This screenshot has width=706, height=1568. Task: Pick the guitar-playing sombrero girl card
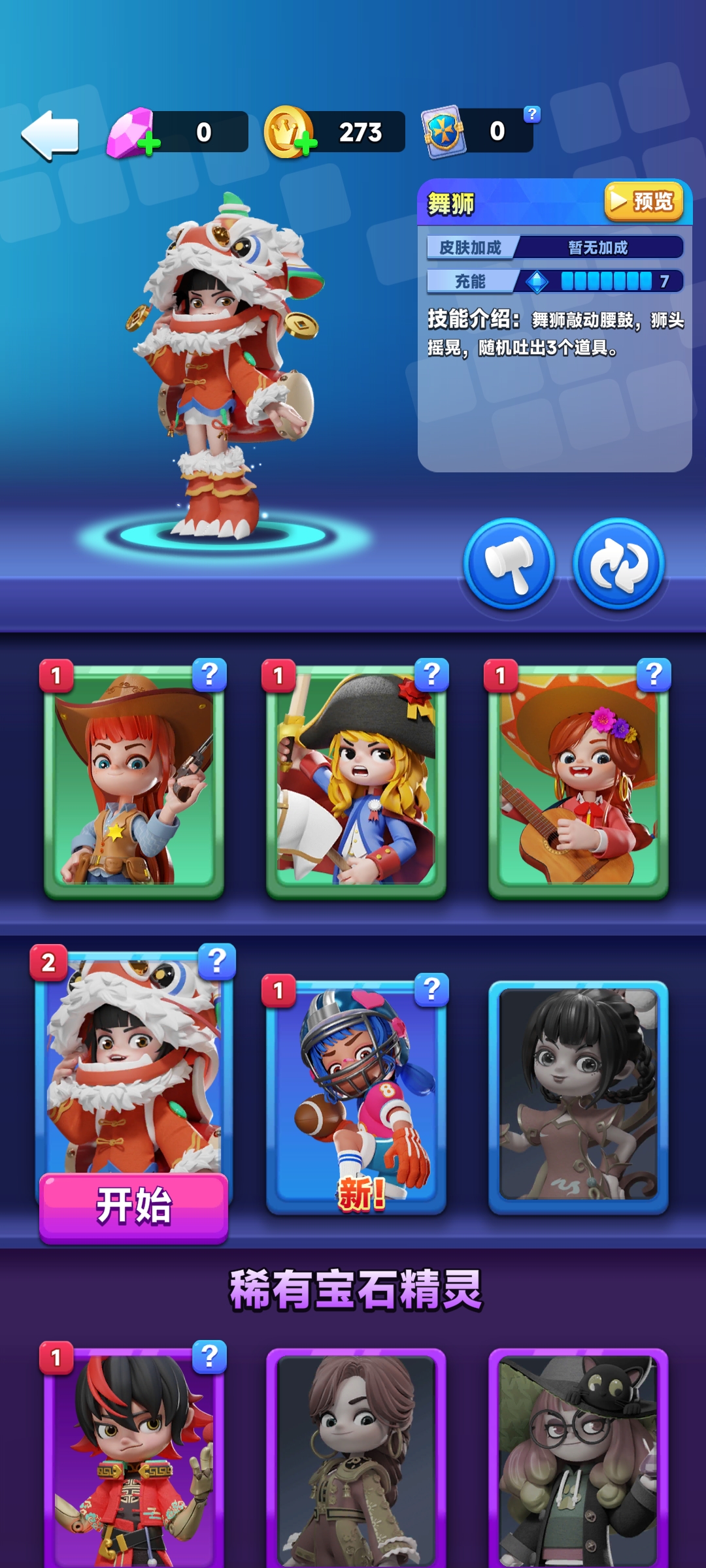[579, 781]
